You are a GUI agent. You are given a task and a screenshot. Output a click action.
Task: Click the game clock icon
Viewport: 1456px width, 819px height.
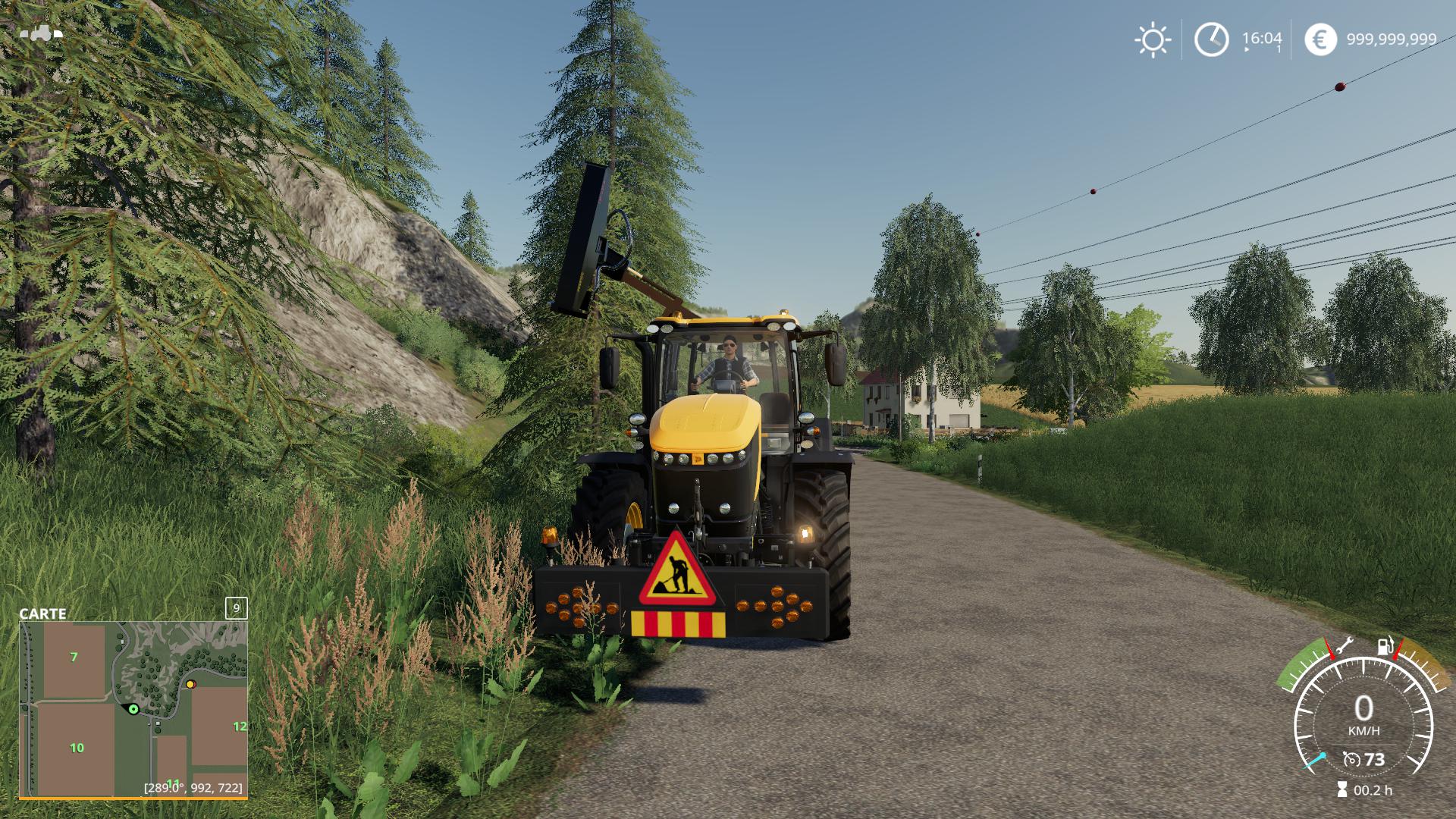1211,39
